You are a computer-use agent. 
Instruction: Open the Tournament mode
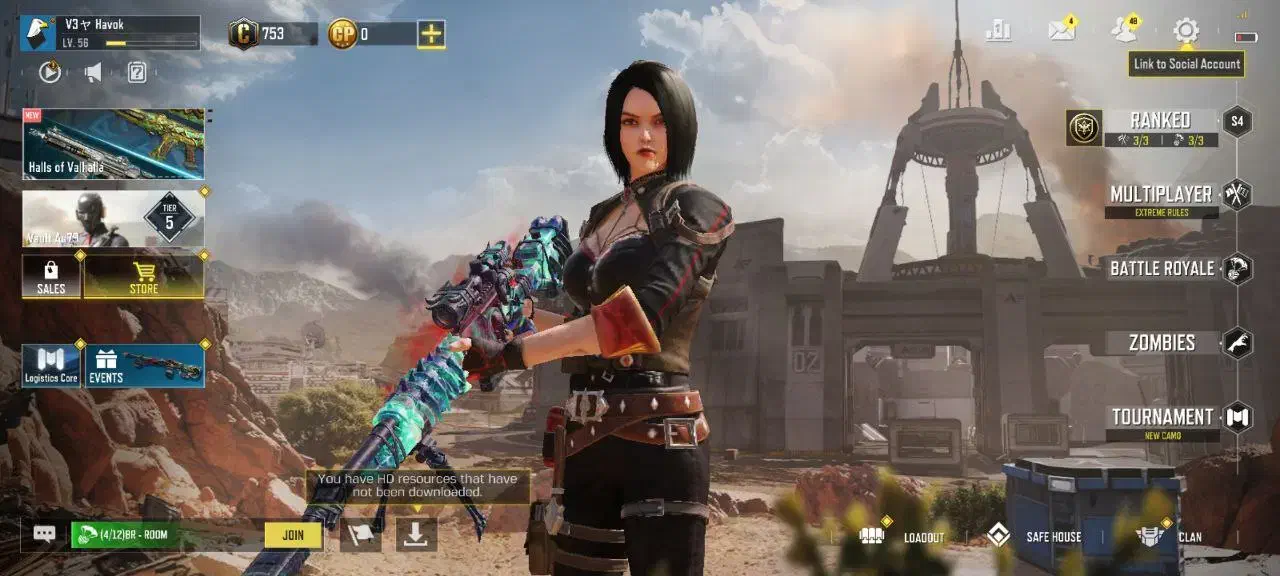coord(1162,417)
